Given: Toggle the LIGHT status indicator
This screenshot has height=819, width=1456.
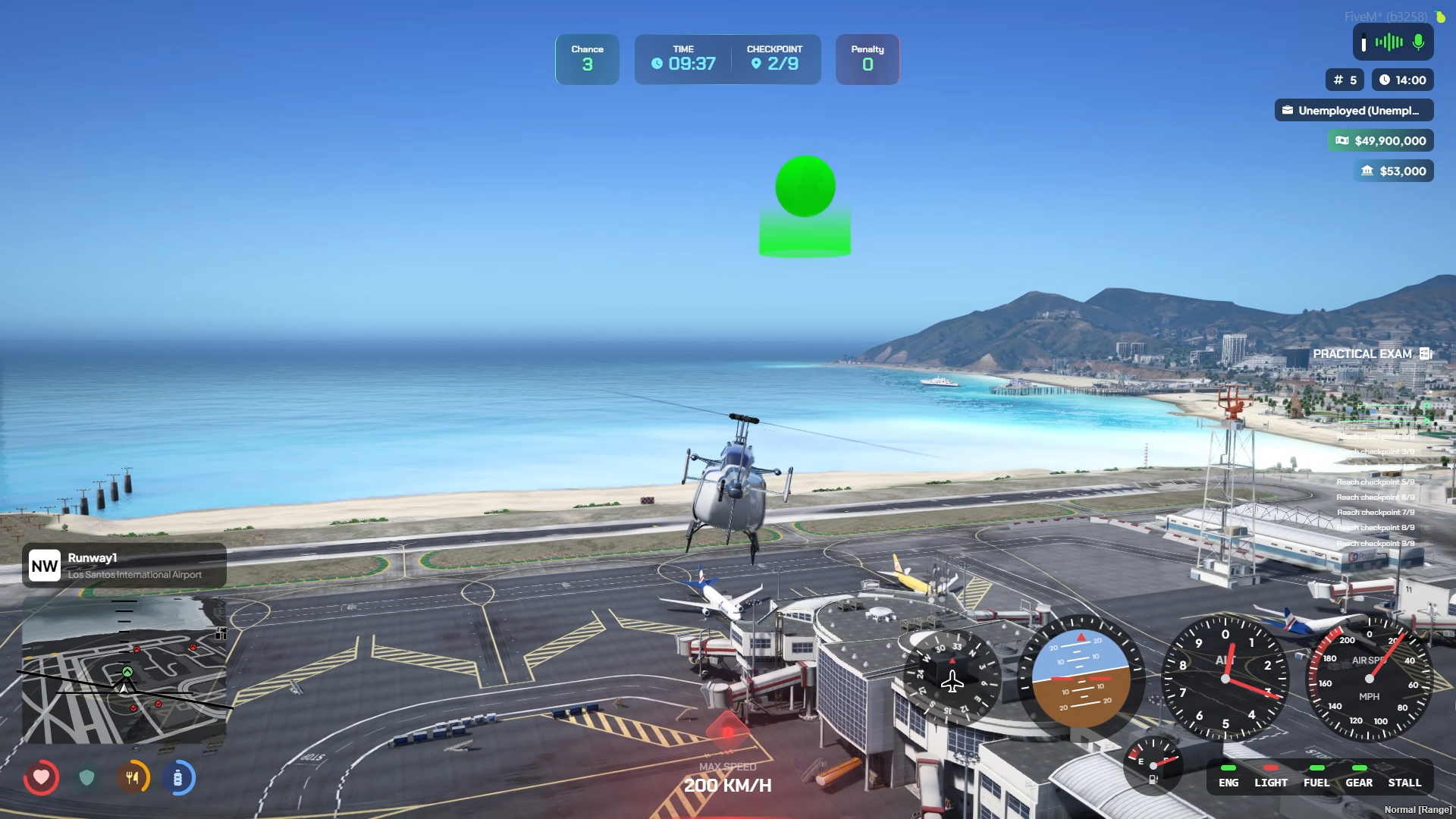Looking at the screenshot, I should click(1271, 777).
